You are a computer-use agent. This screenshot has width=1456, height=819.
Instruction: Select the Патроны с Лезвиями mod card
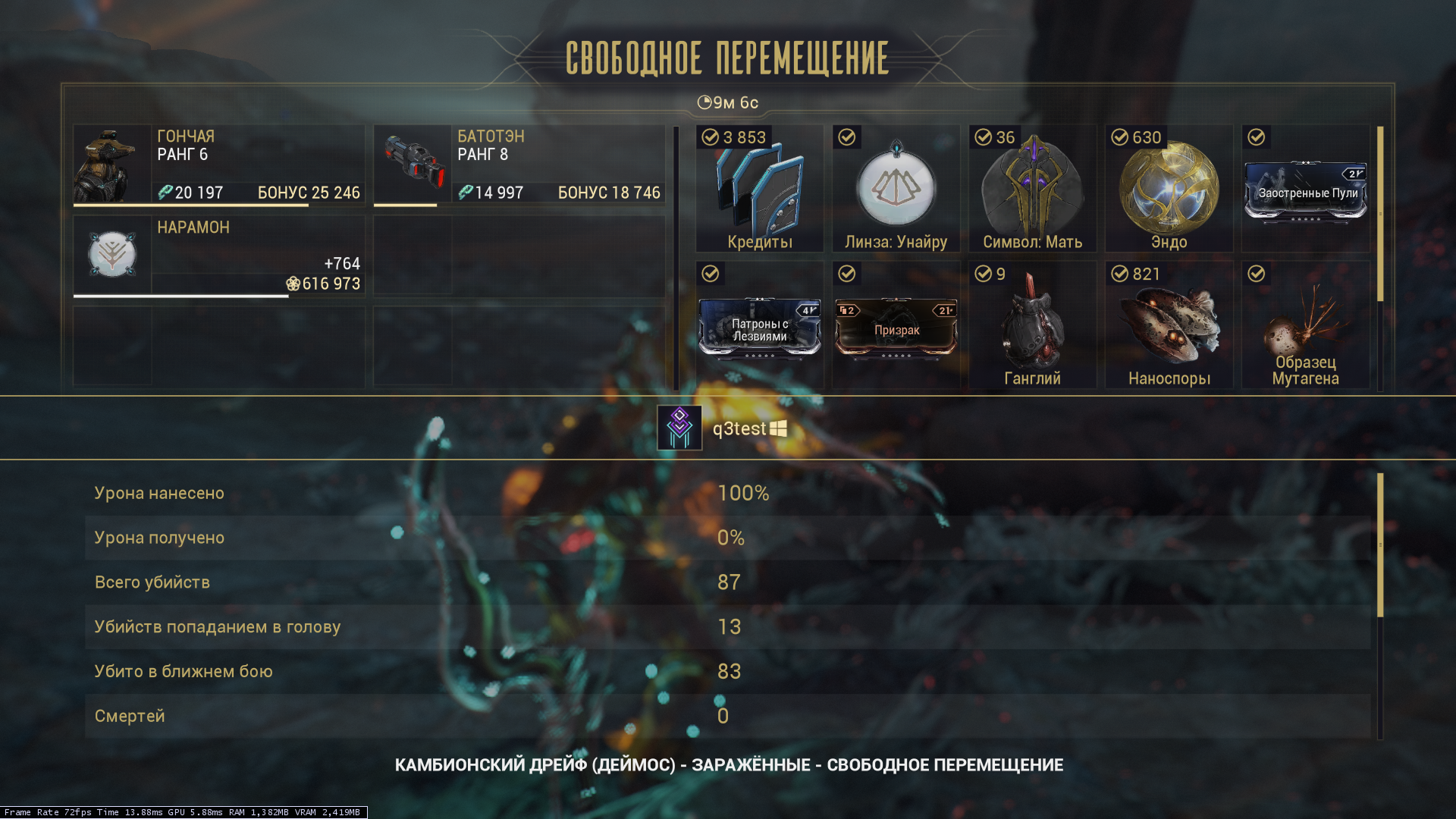point(759,329)
